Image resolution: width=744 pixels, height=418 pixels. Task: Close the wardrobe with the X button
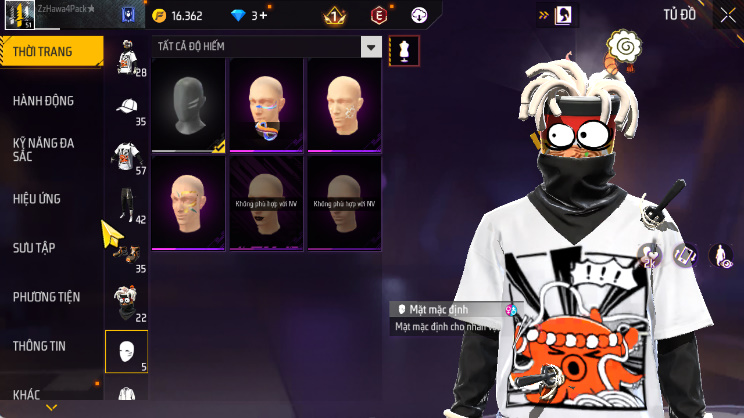coord(727,15)
